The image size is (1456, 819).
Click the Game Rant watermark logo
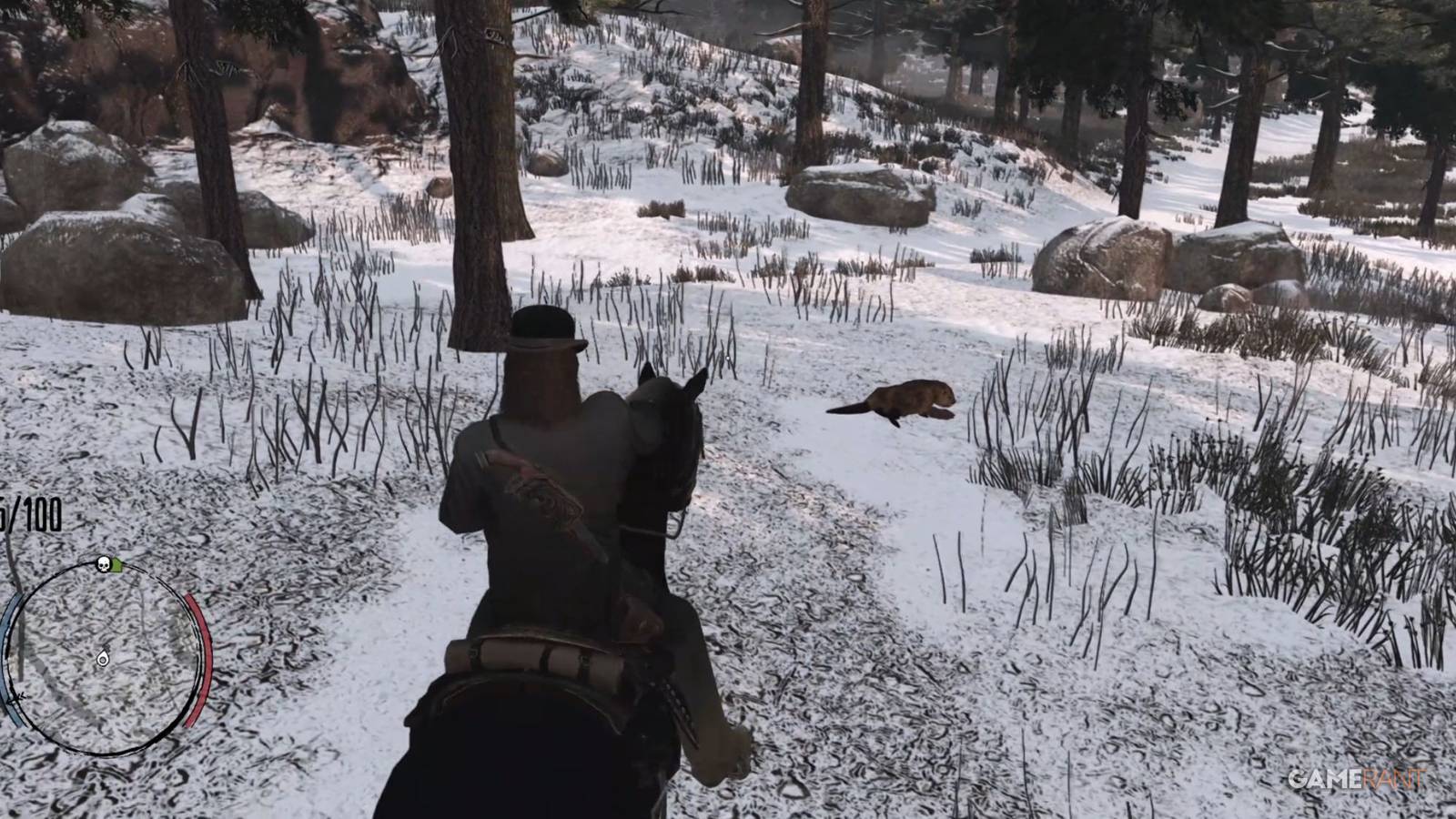tap(1359, 779)
